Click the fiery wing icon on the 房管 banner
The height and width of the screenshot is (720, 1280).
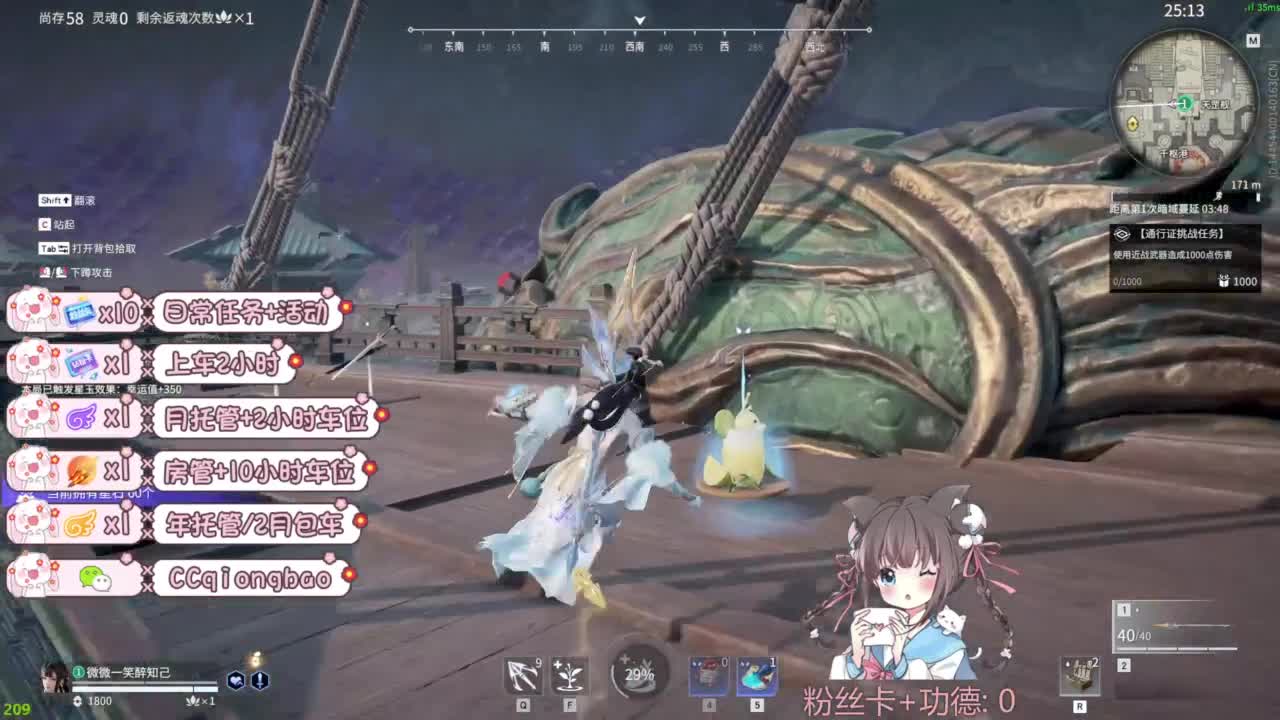pos(78,472)
